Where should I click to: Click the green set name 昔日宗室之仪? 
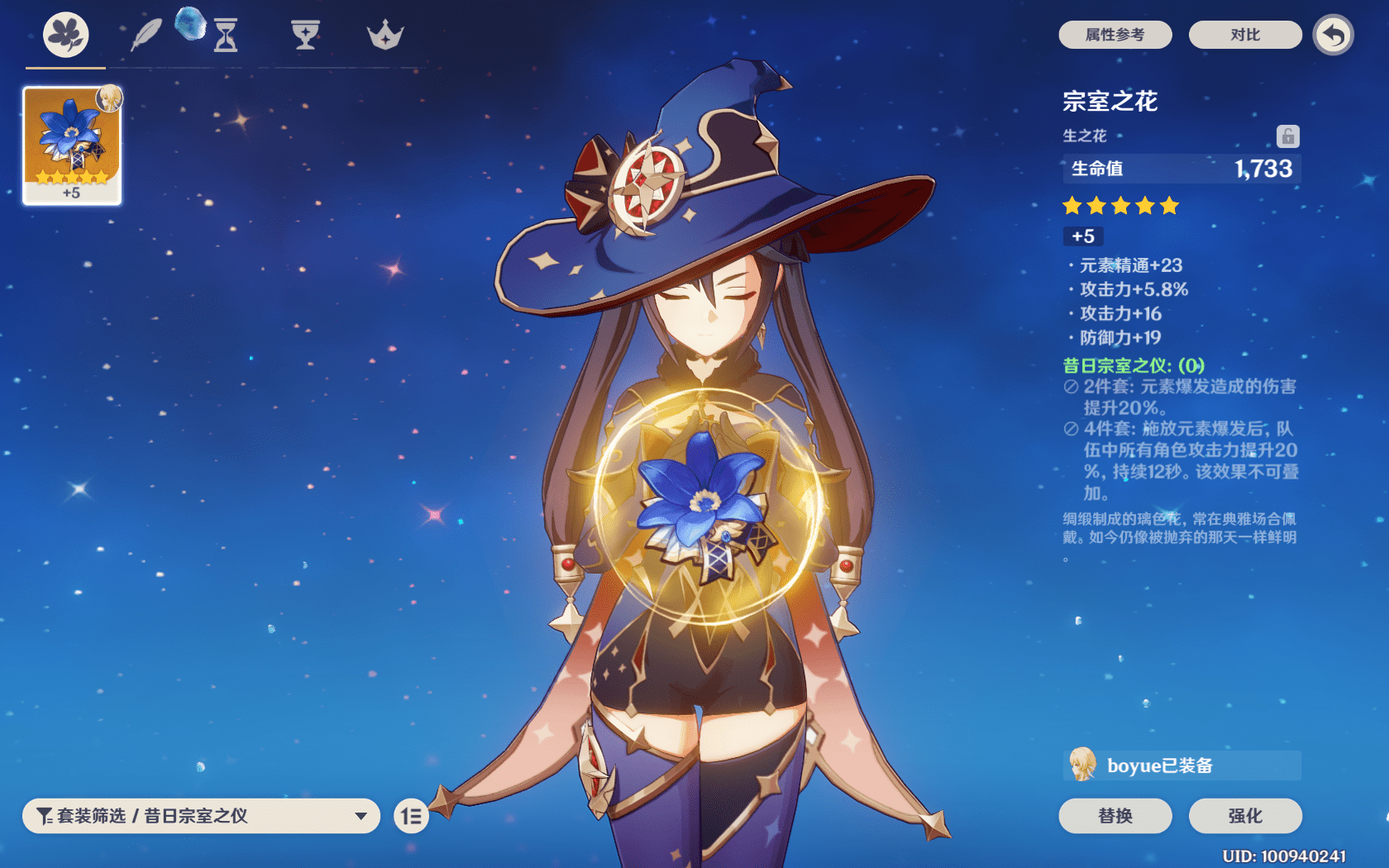1134,364
